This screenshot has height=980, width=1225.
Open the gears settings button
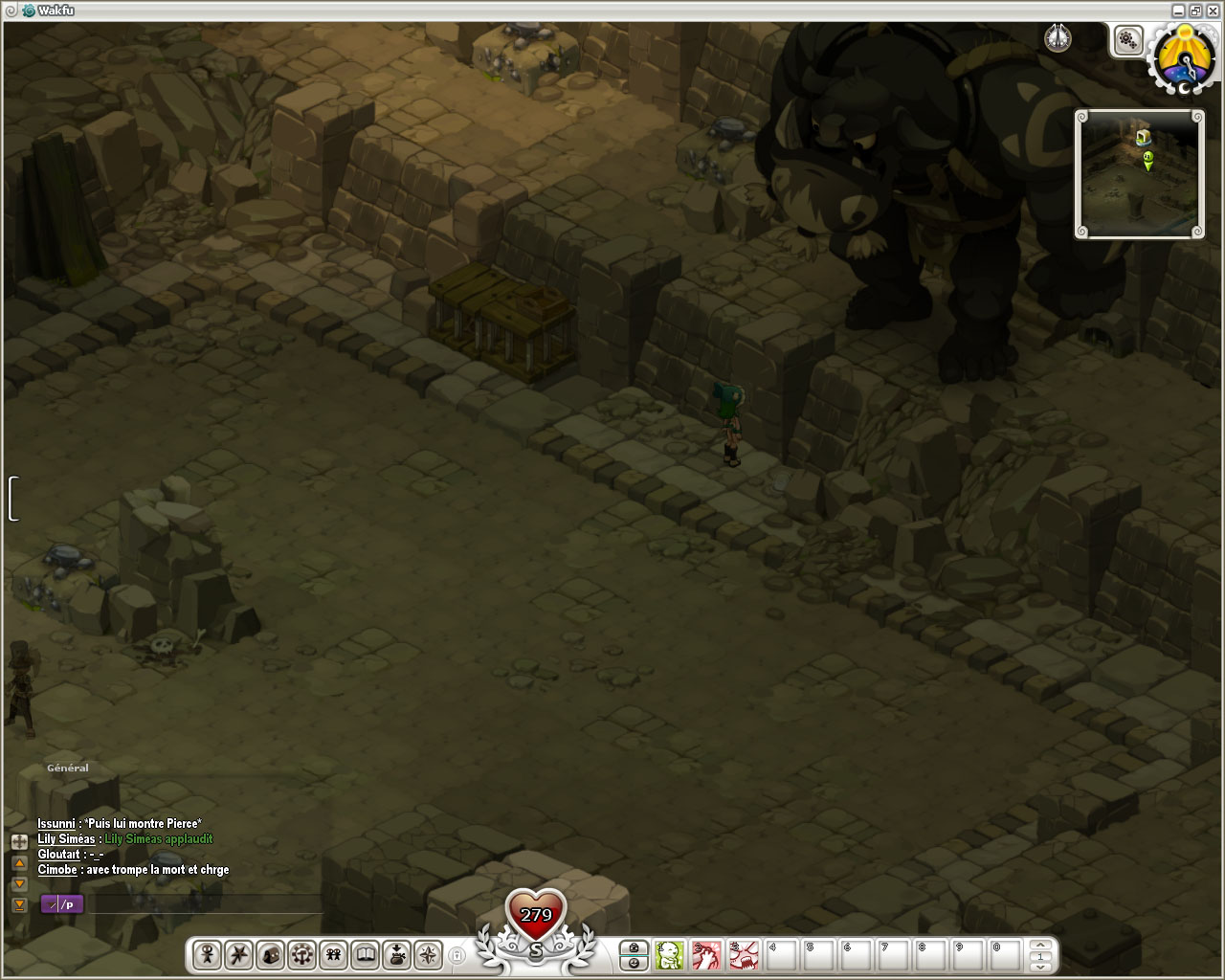pyautogui.click(x=1128, y=40)
